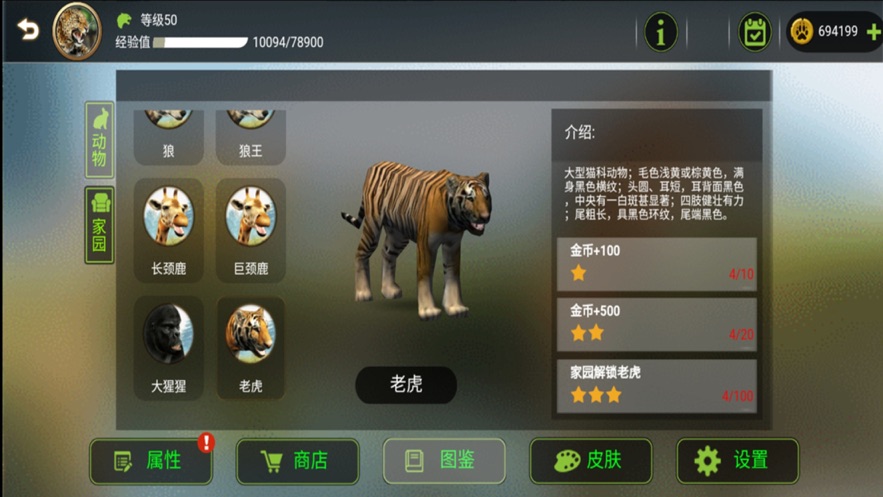The height and width of the screenshot is (497, 883).
Task: Switch to the 动物 animals tab
Action: pyautogui.click(x=99, y=140)
